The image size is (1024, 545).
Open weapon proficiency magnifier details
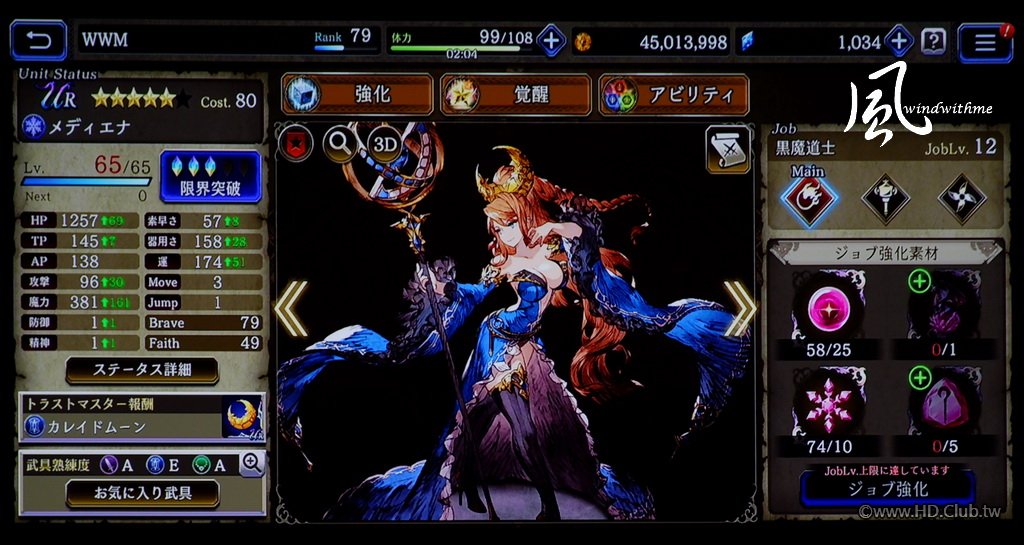click(252, 462)
